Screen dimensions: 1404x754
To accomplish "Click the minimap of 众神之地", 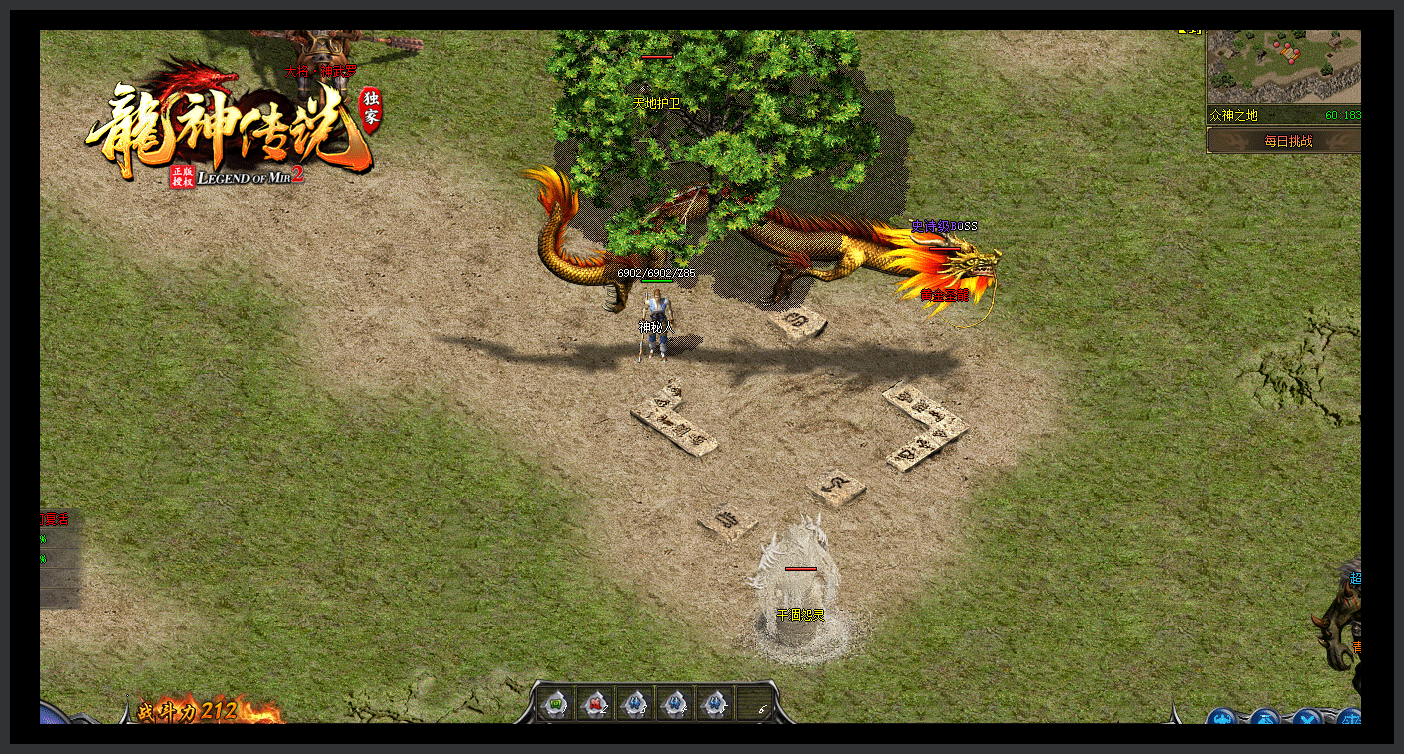I will tap(1284, 67).
